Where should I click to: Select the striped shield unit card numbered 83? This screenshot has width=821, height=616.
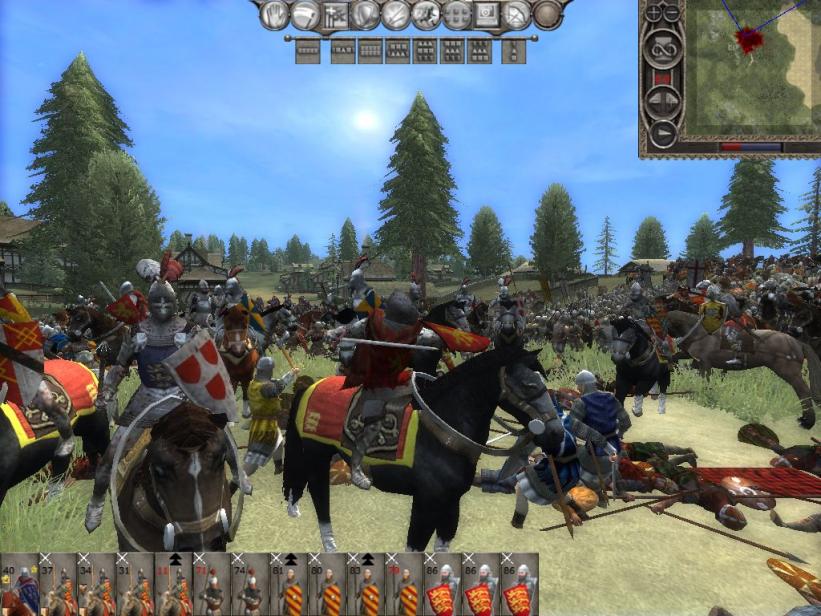tap(367, 585)
